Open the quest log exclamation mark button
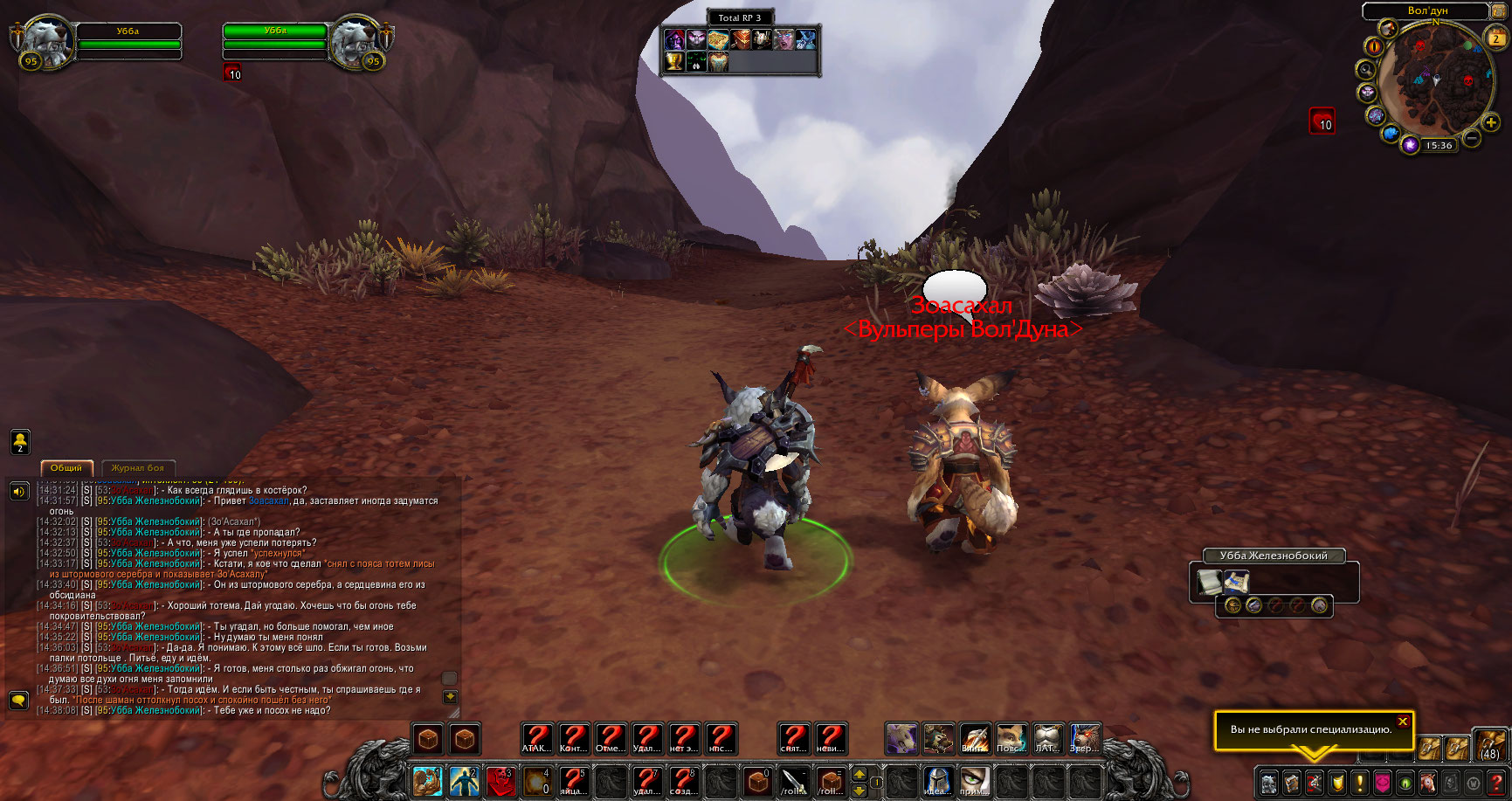1512x801 pixels. coord(1360,782)
